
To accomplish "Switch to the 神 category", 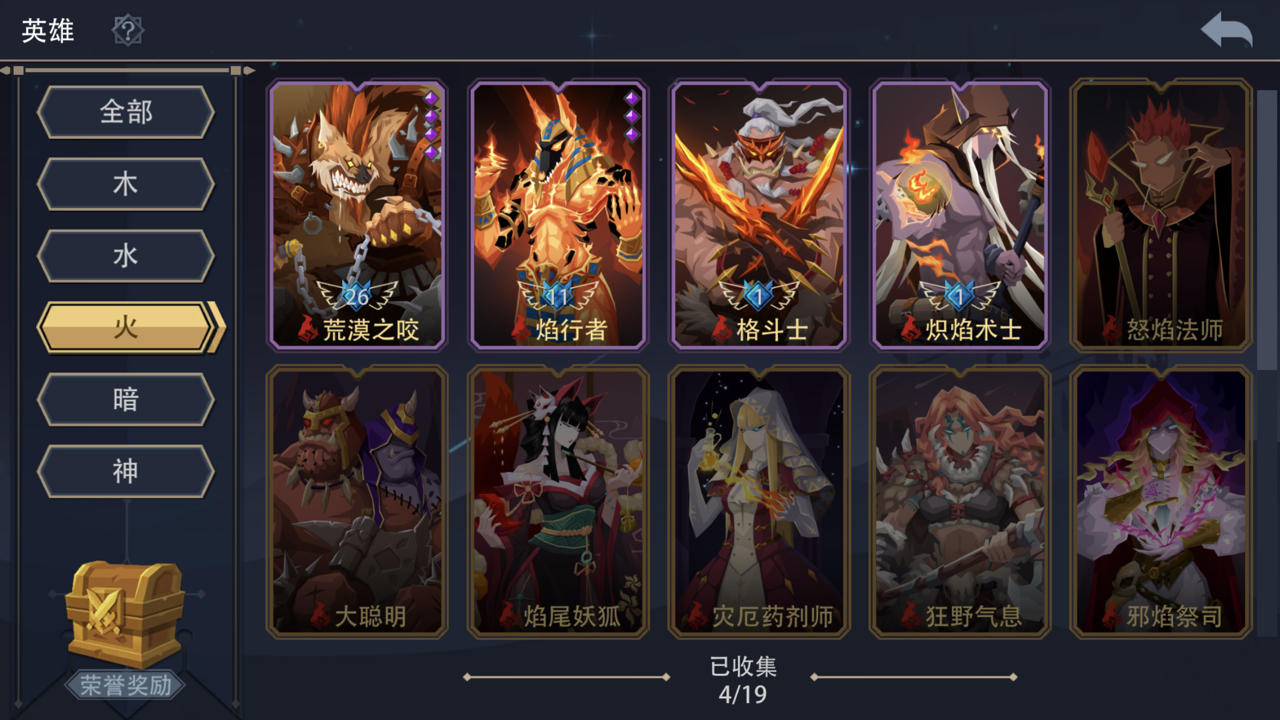I will tap(126, 470).
